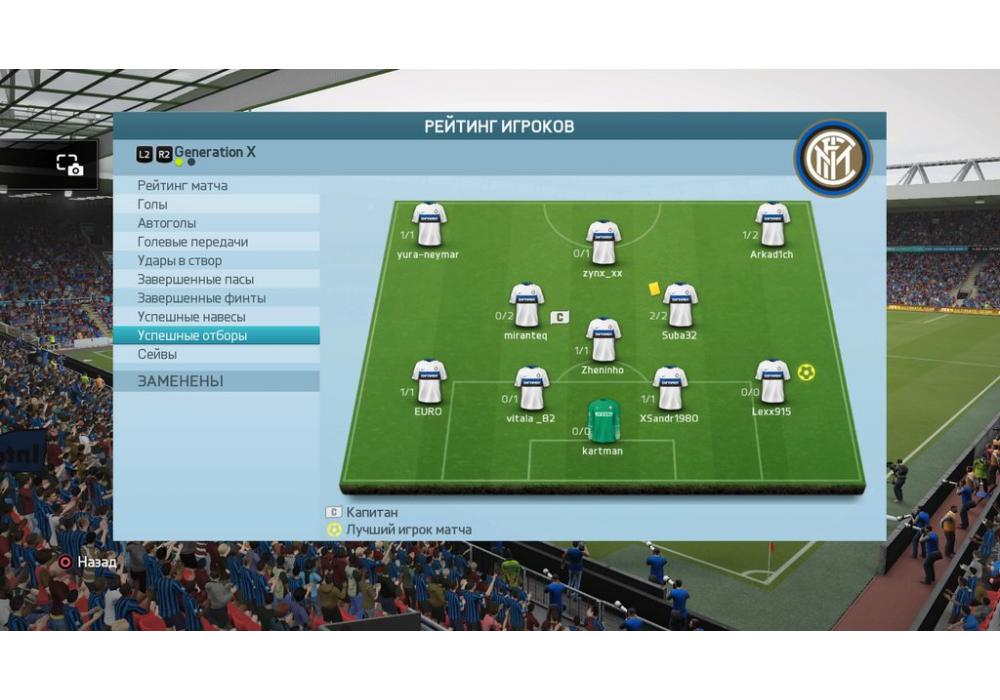Click the screenshot capture icon
The height and width of the screenshot is (700, 1000).
pos(69,165)
